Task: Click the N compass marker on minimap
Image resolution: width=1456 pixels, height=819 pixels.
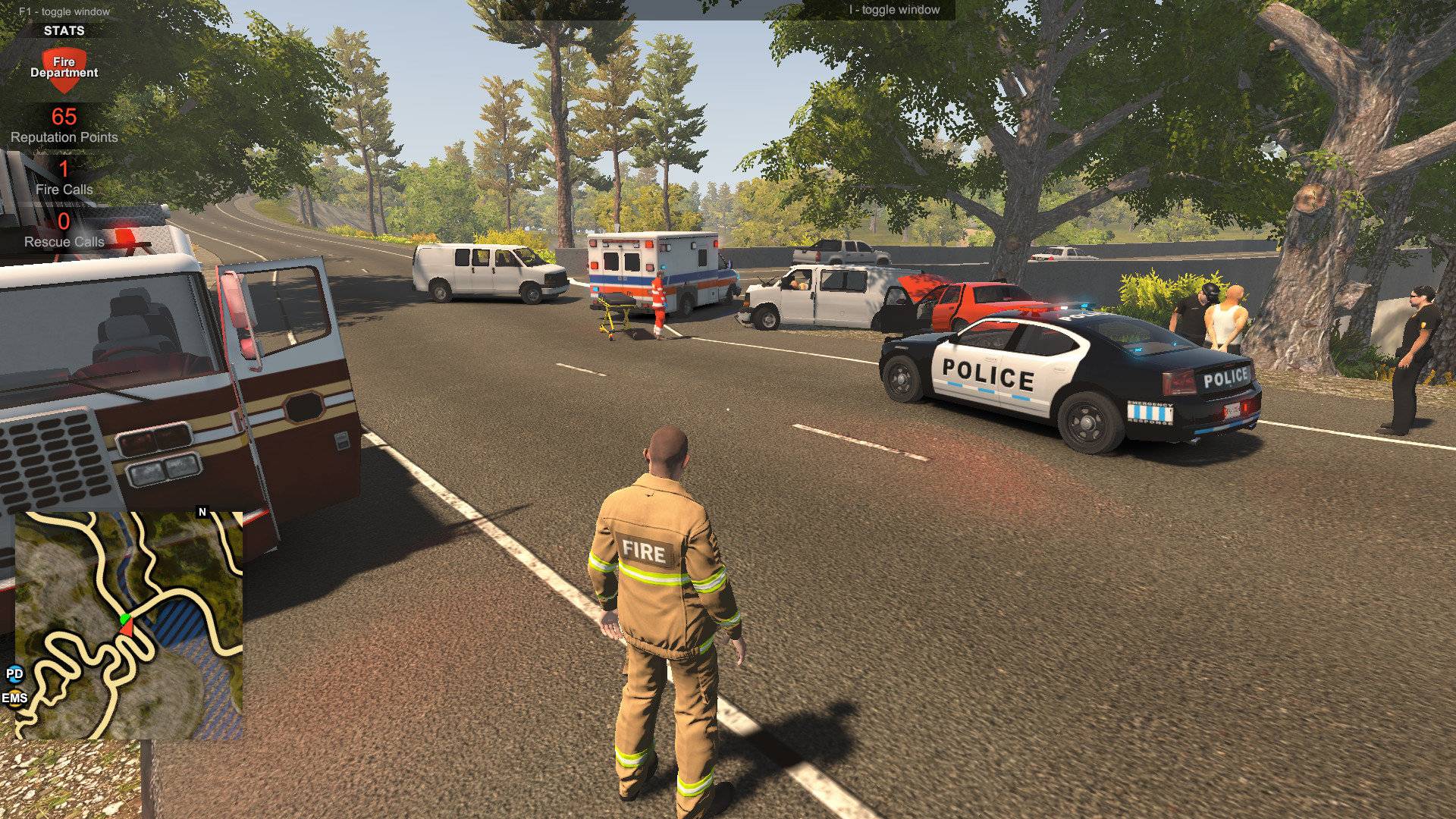Action: click(202, 511)
